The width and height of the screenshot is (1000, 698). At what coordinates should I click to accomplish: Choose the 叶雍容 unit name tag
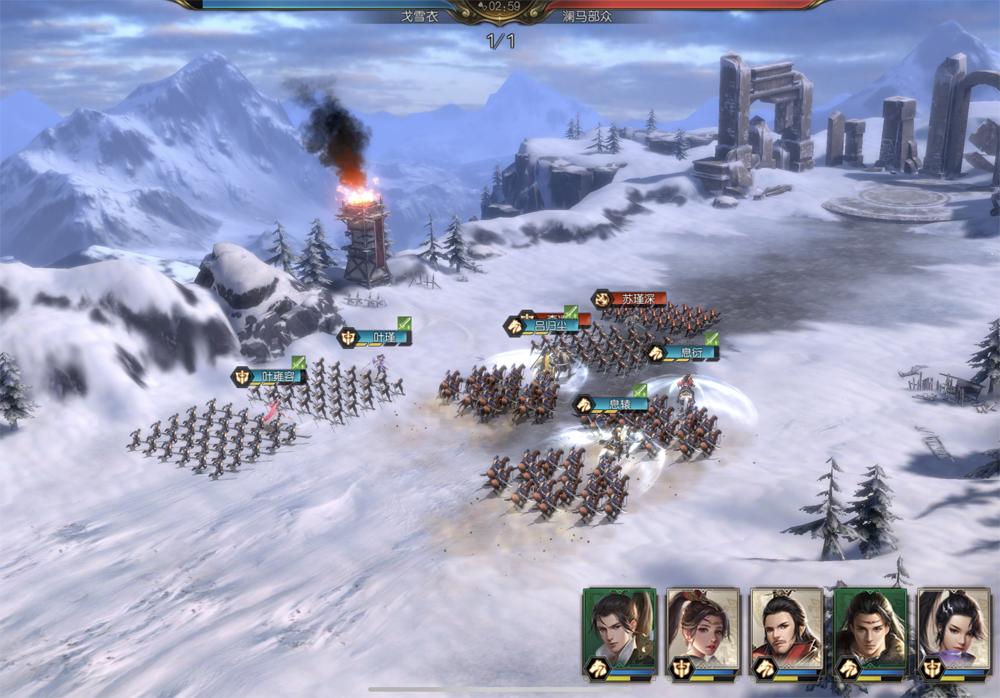(x=270, y=376)
